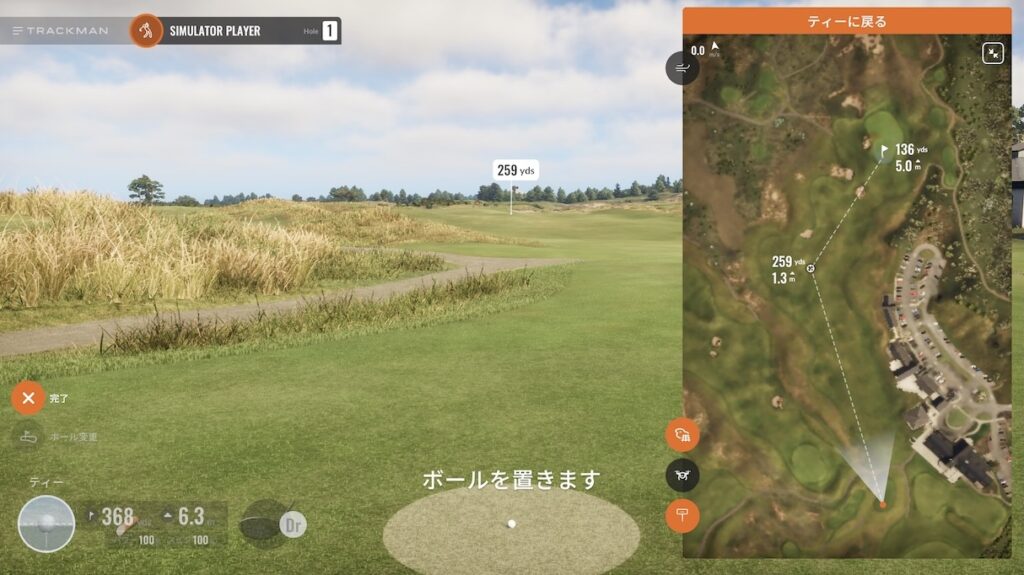Collapse the course map with the shrink icon
Viewport: 1024px width, 575px height.
tap(992, 53)
